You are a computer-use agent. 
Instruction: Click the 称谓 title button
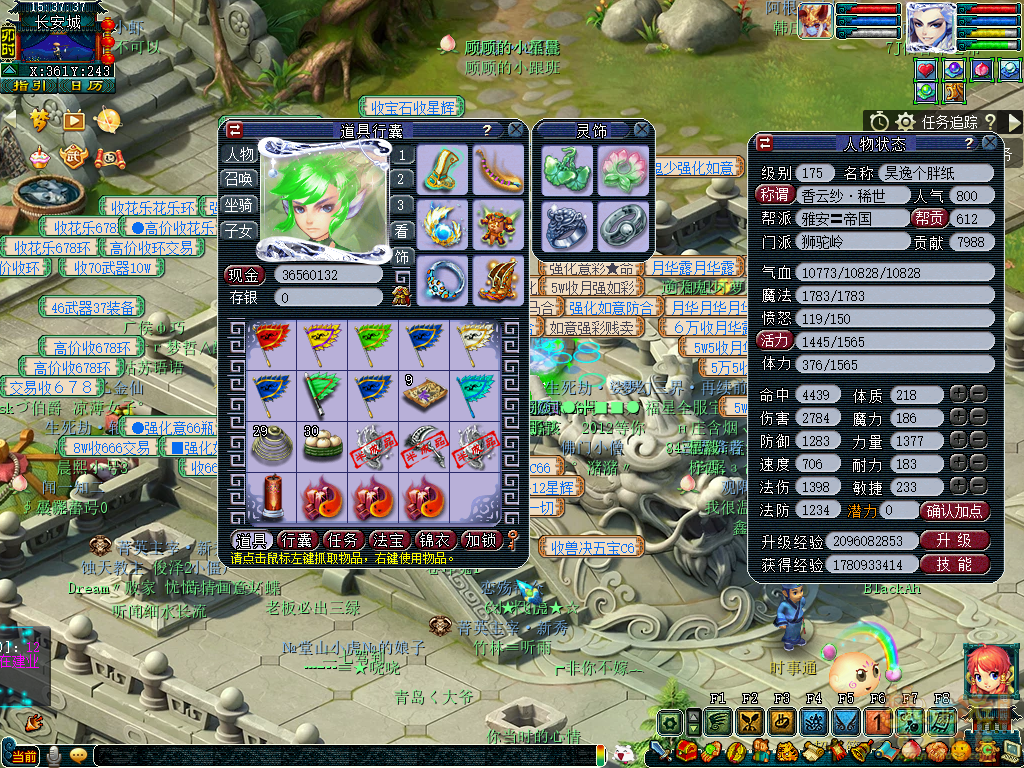775,195
